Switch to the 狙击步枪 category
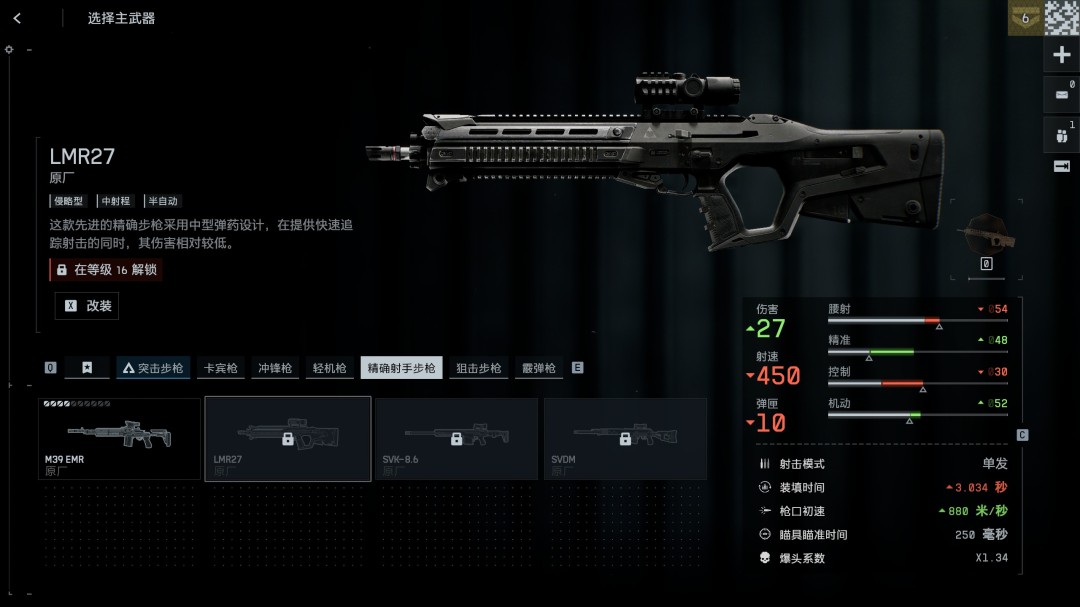Screen dimensions: 1080x607 tap(478, 368)
